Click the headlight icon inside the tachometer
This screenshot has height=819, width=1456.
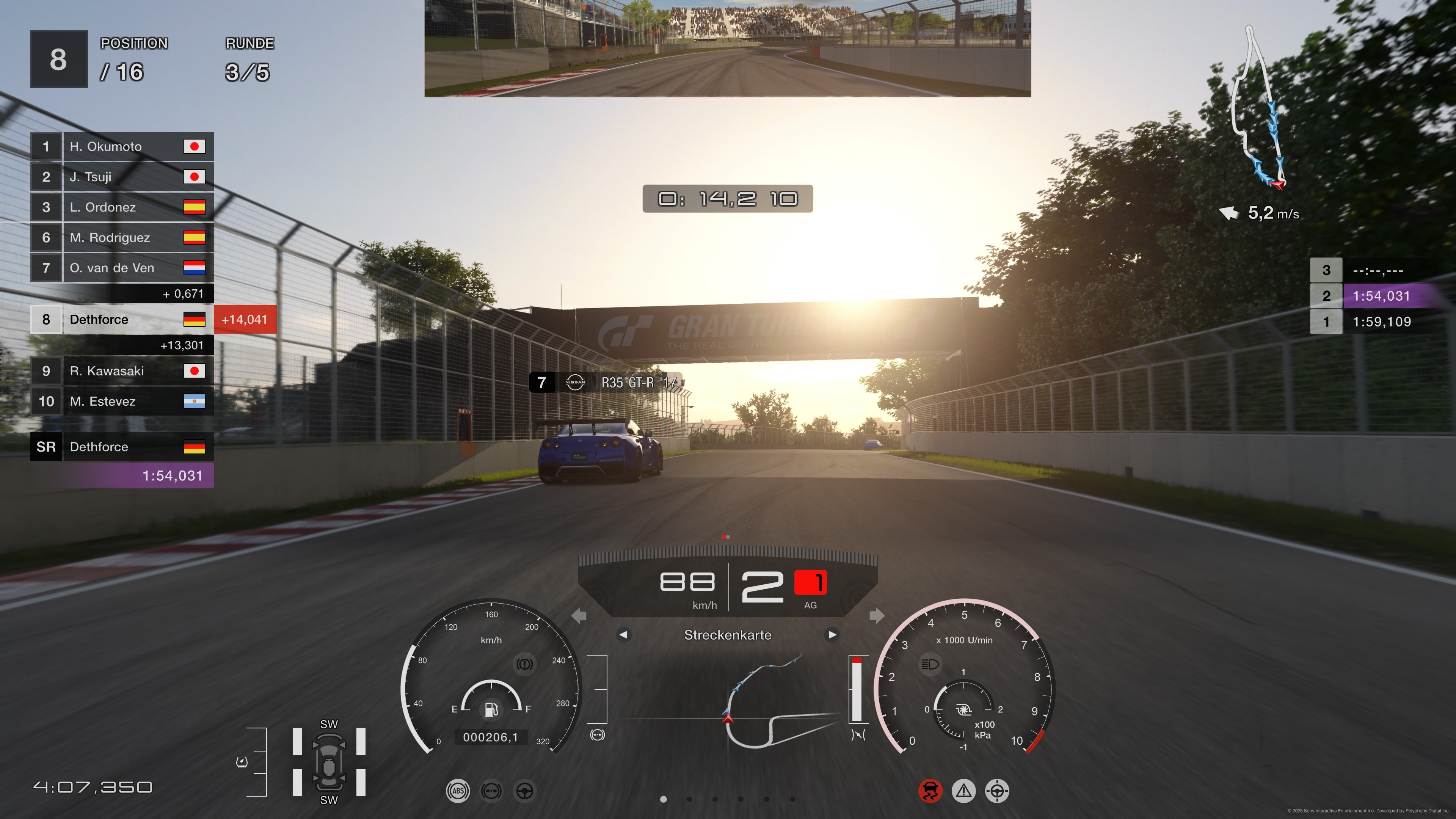[930, 664]
